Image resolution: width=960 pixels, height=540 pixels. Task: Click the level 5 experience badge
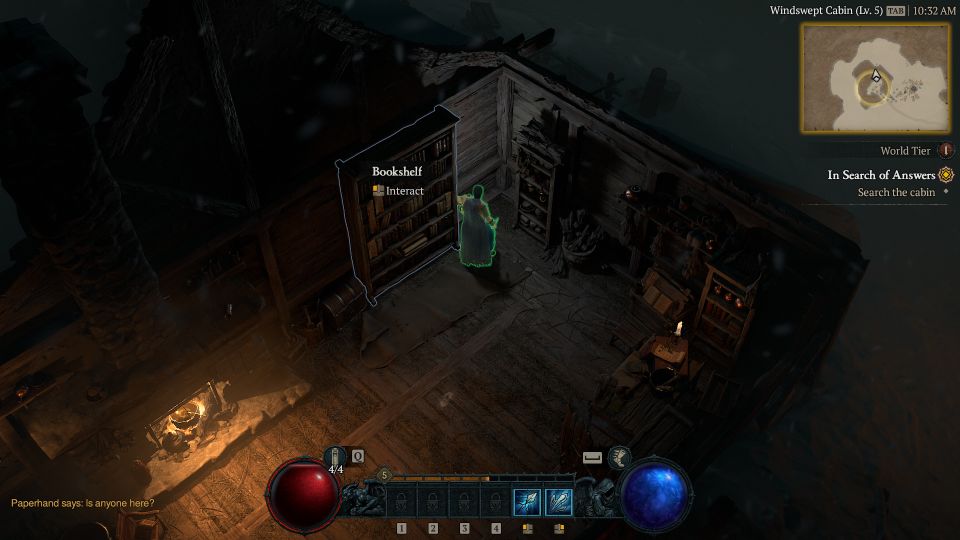(x=384, y=475)
